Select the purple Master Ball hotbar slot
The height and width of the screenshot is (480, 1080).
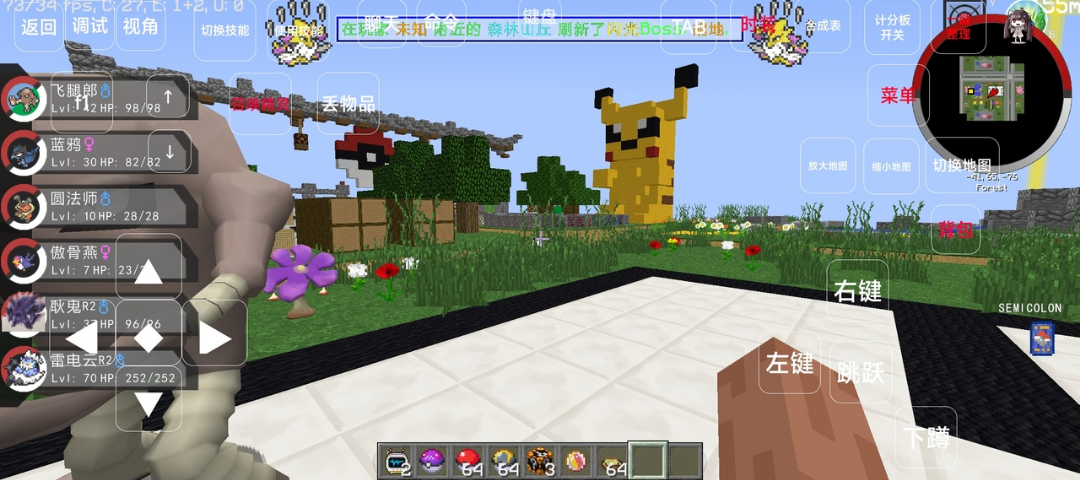[432, 461]
